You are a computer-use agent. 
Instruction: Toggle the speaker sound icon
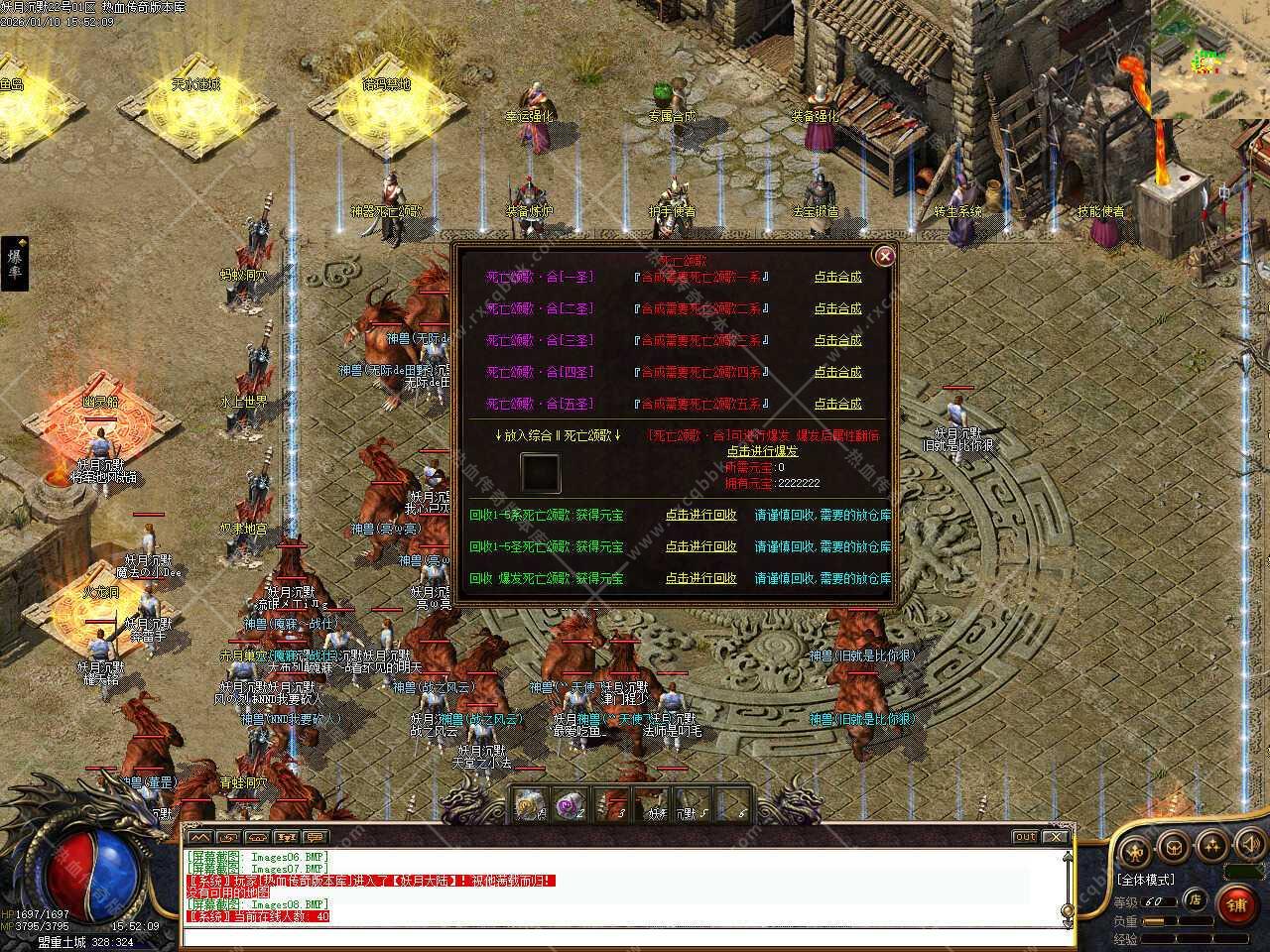pyautogui.click(x=1250, y=846)
